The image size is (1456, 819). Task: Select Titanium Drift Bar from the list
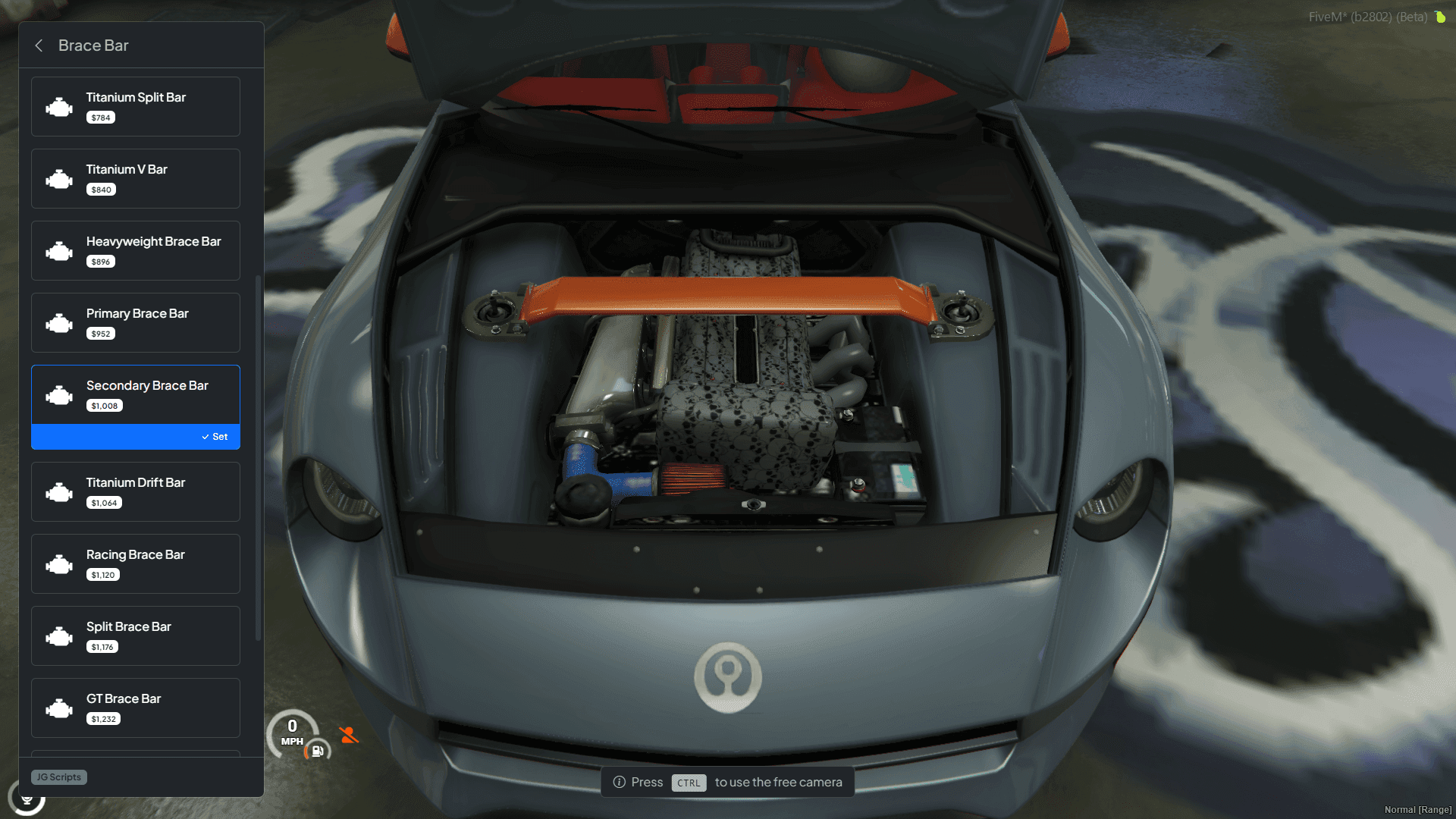pyautogui.click(x=135, y=491)
